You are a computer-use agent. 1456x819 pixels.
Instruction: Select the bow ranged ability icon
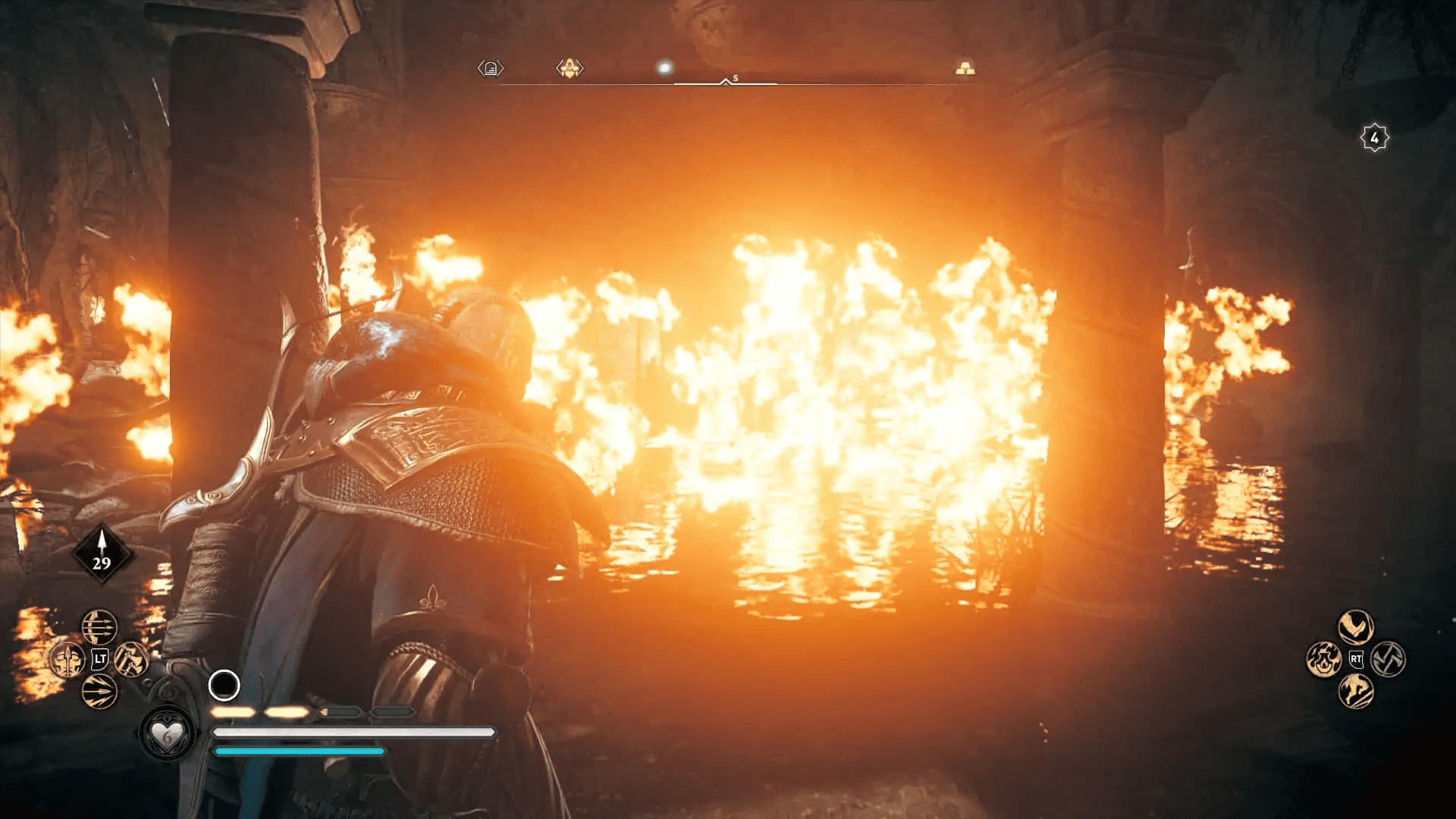click(99, 627)
